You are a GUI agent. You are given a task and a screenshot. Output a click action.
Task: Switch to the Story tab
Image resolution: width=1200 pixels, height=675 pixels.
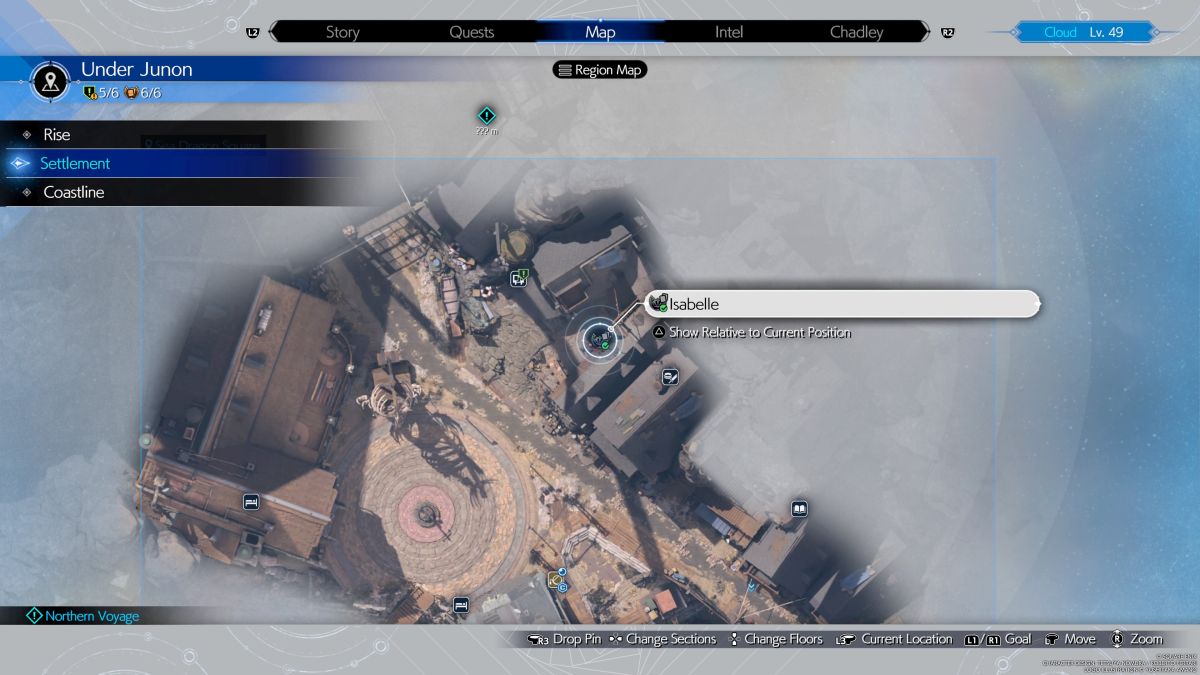click(342, 32)
